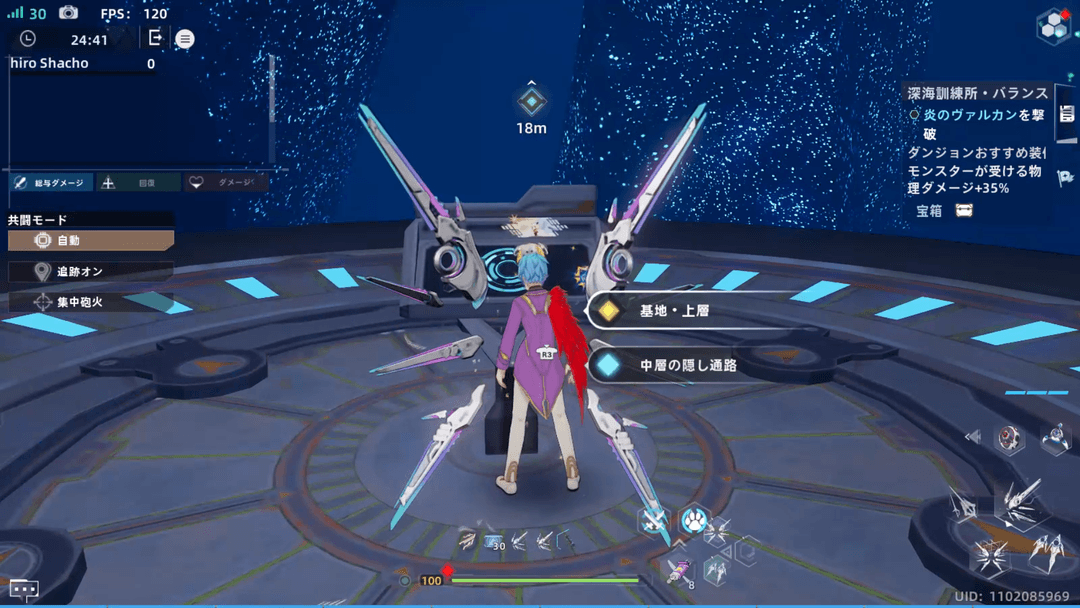The image size is (1080, 608).
Task: Open the chat box speech-bubble icon
Action: pyautogui.click(x=24, y=589)
